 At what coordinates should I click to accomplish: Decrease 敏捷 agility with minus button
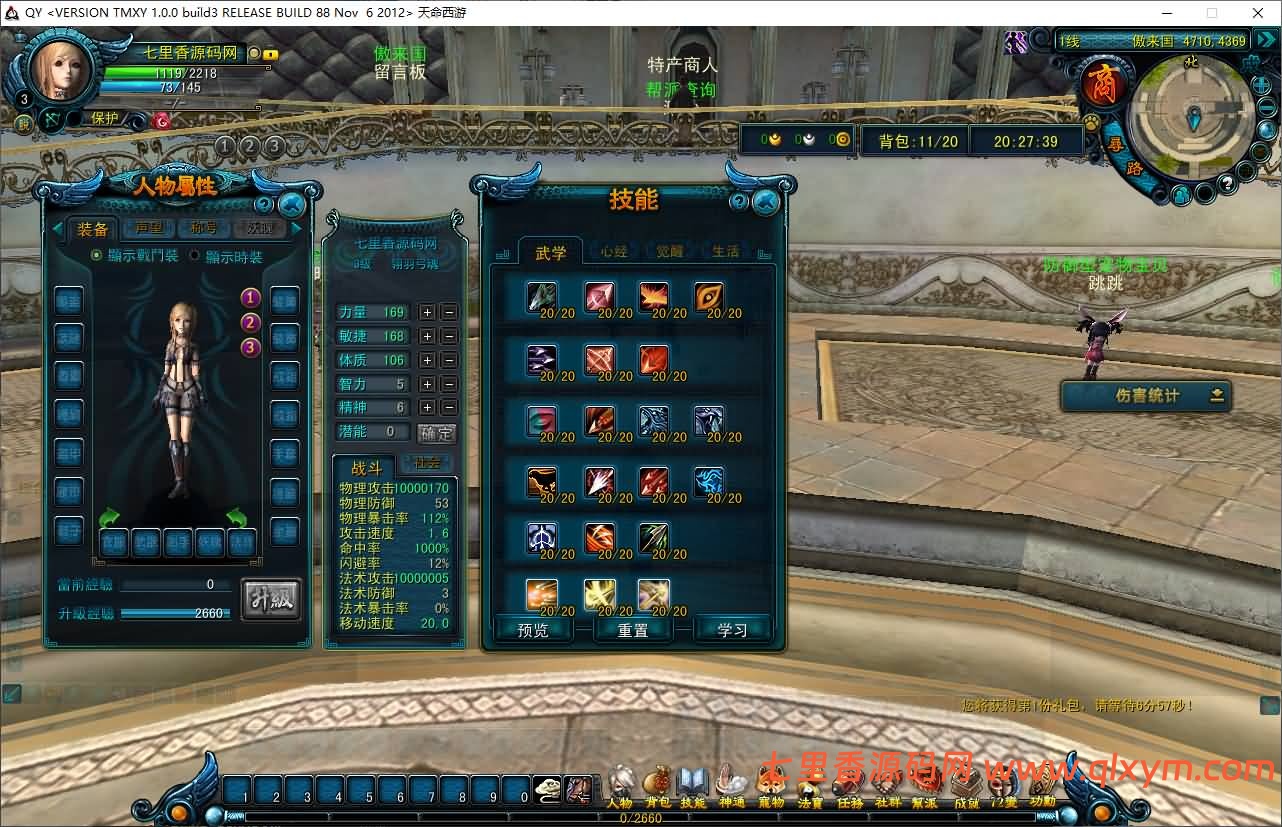coord(449,336)
